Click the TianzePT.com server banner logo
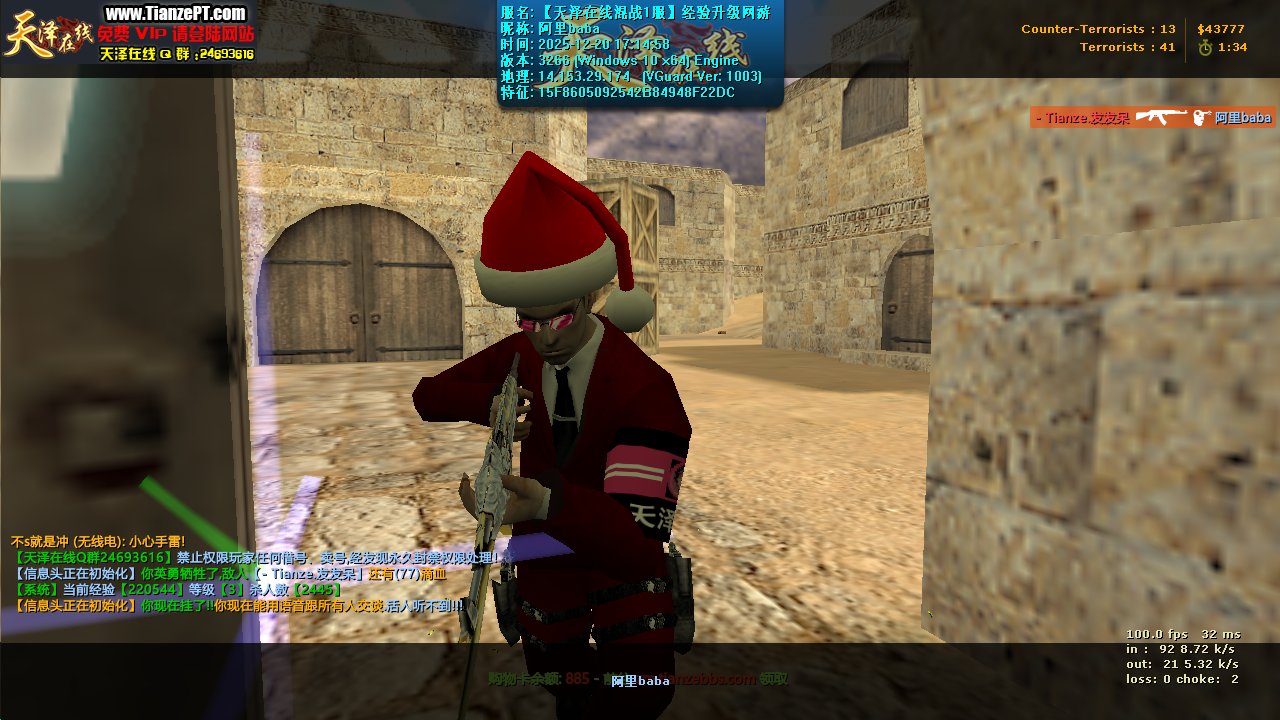Viewport: 1280px width, 720px height. (x=128, y=33)
